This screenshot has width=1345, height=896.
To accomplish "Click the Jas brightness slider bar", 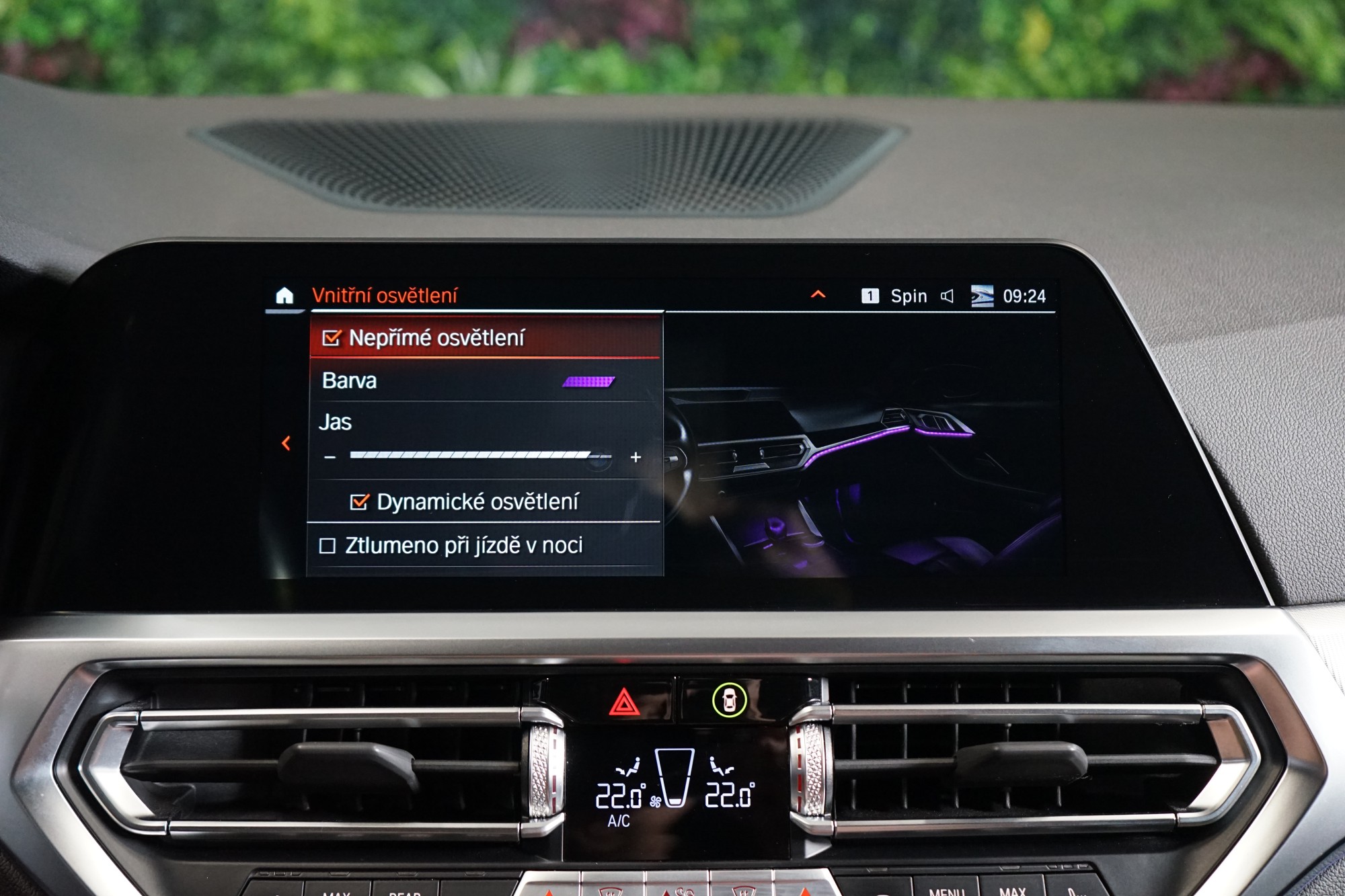I will [x=480, y=456].
